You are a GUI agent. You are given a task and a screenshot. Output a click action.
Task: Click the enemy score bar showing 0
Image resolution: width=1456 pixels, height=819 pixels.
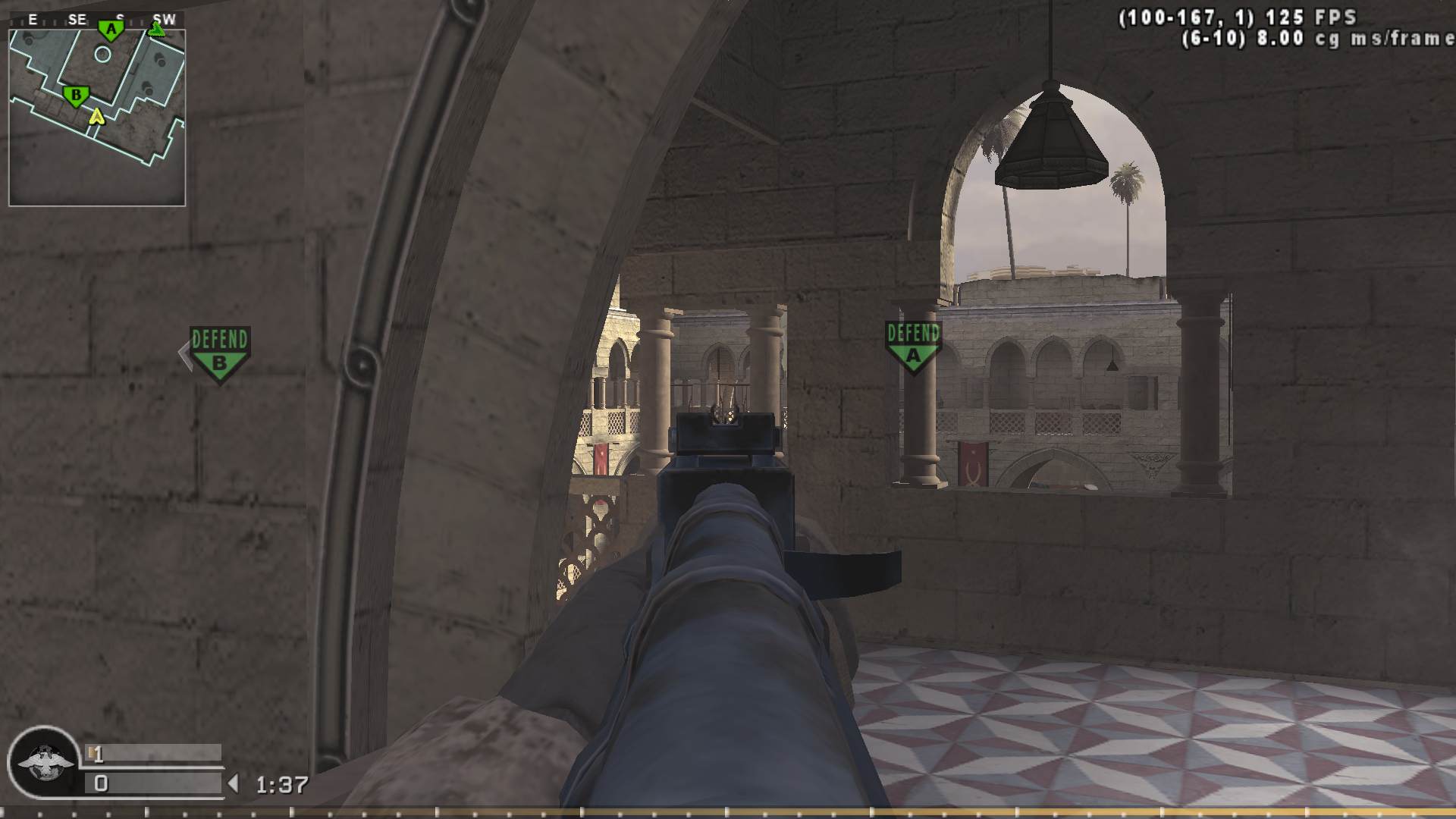tap(152, 784)
